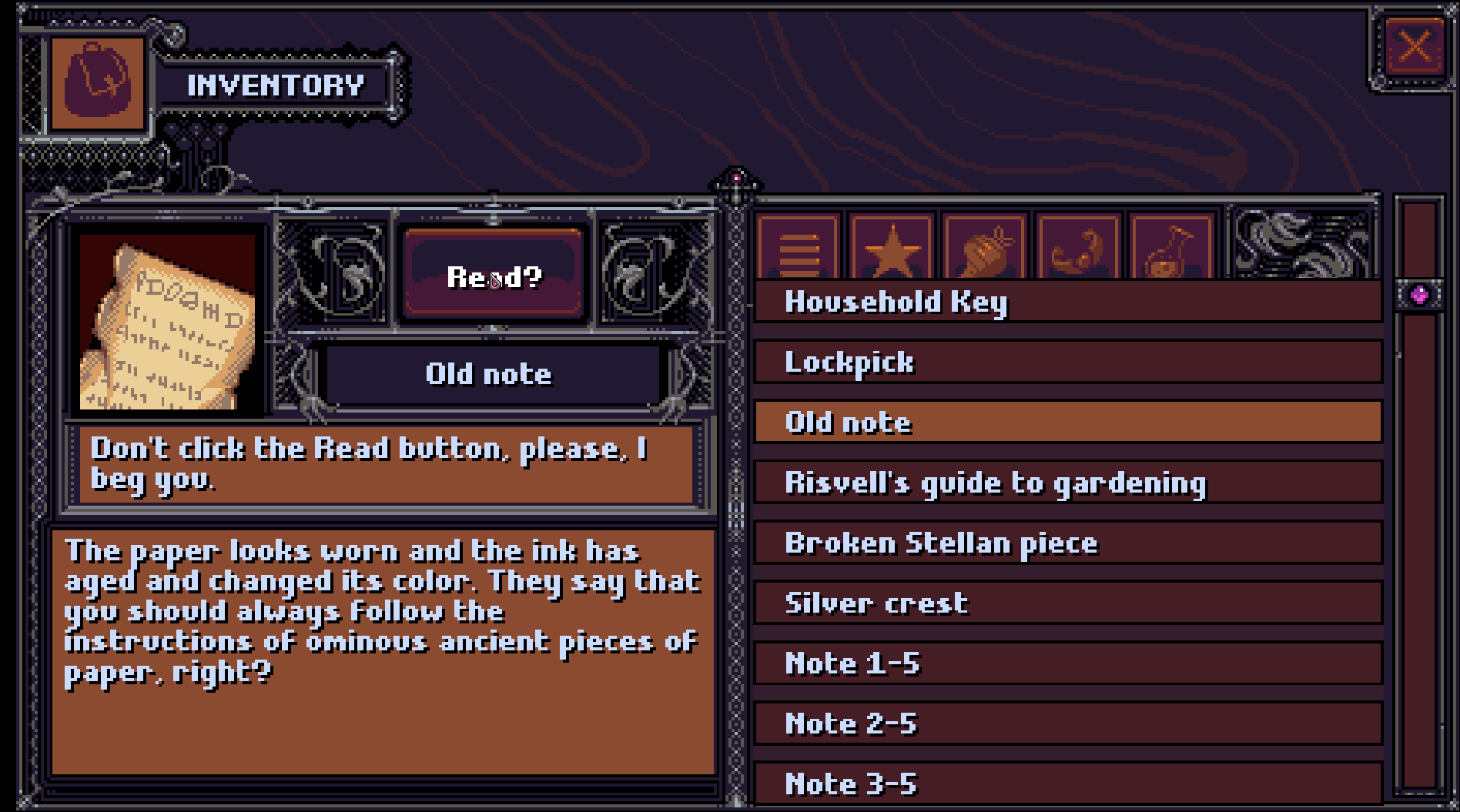The height and width of the screenshot is (812, 1460).
Task: Click the pink gem scrollbar handle
Action: click(x=1419, y=295)
